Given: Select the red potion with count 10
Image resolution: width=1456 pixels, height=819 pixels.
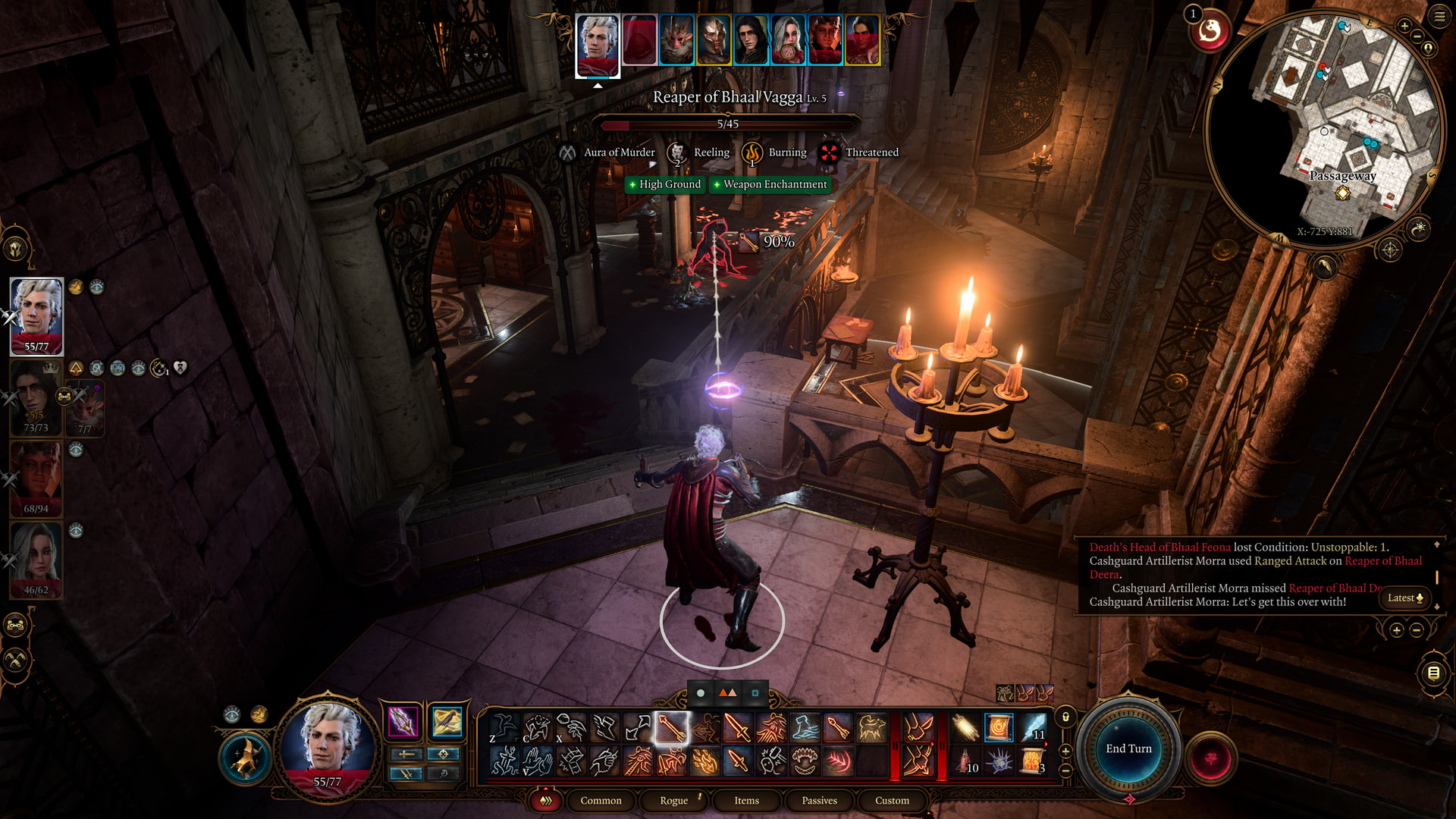Looking at the screenshot, I should [x=966, y=761].
